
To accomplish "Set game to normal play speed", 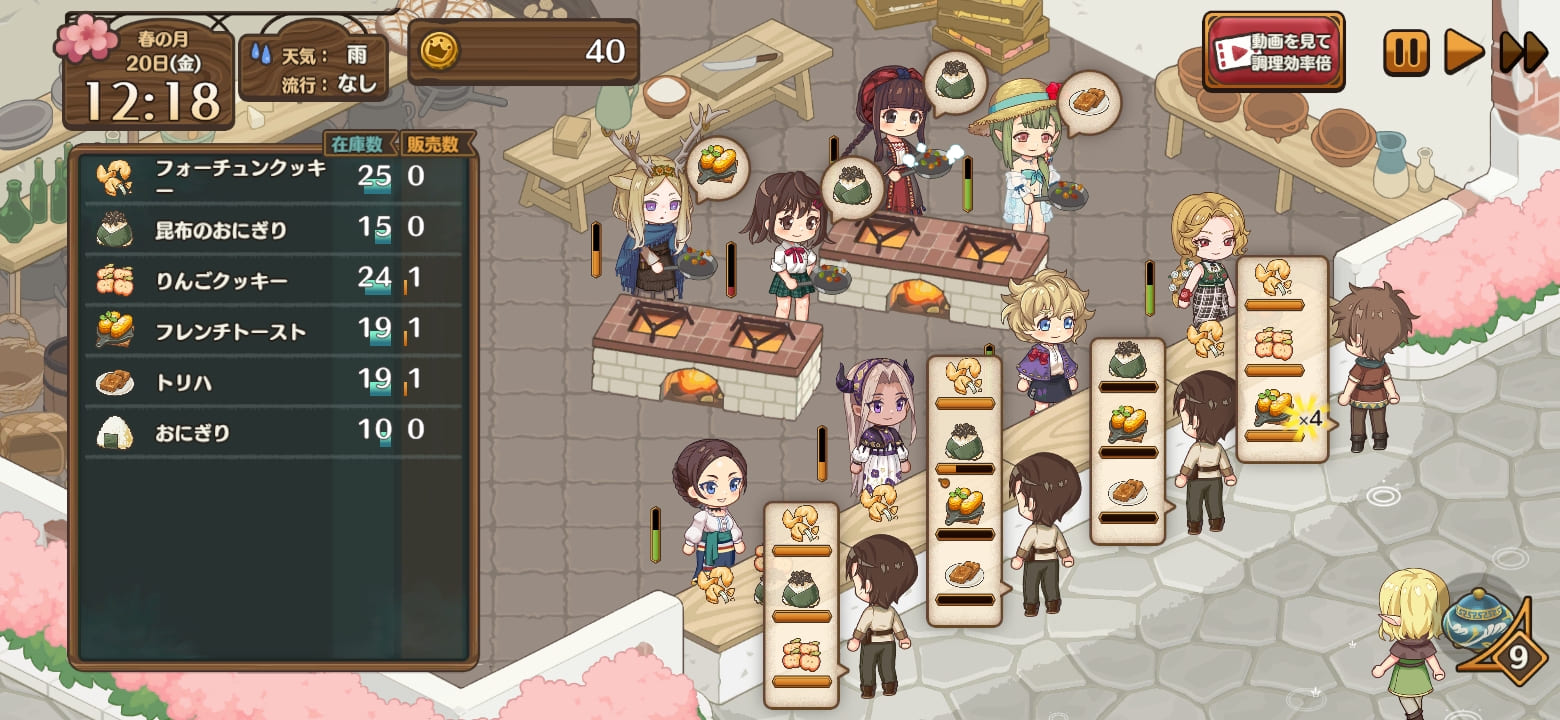I will click(1463, 52).
